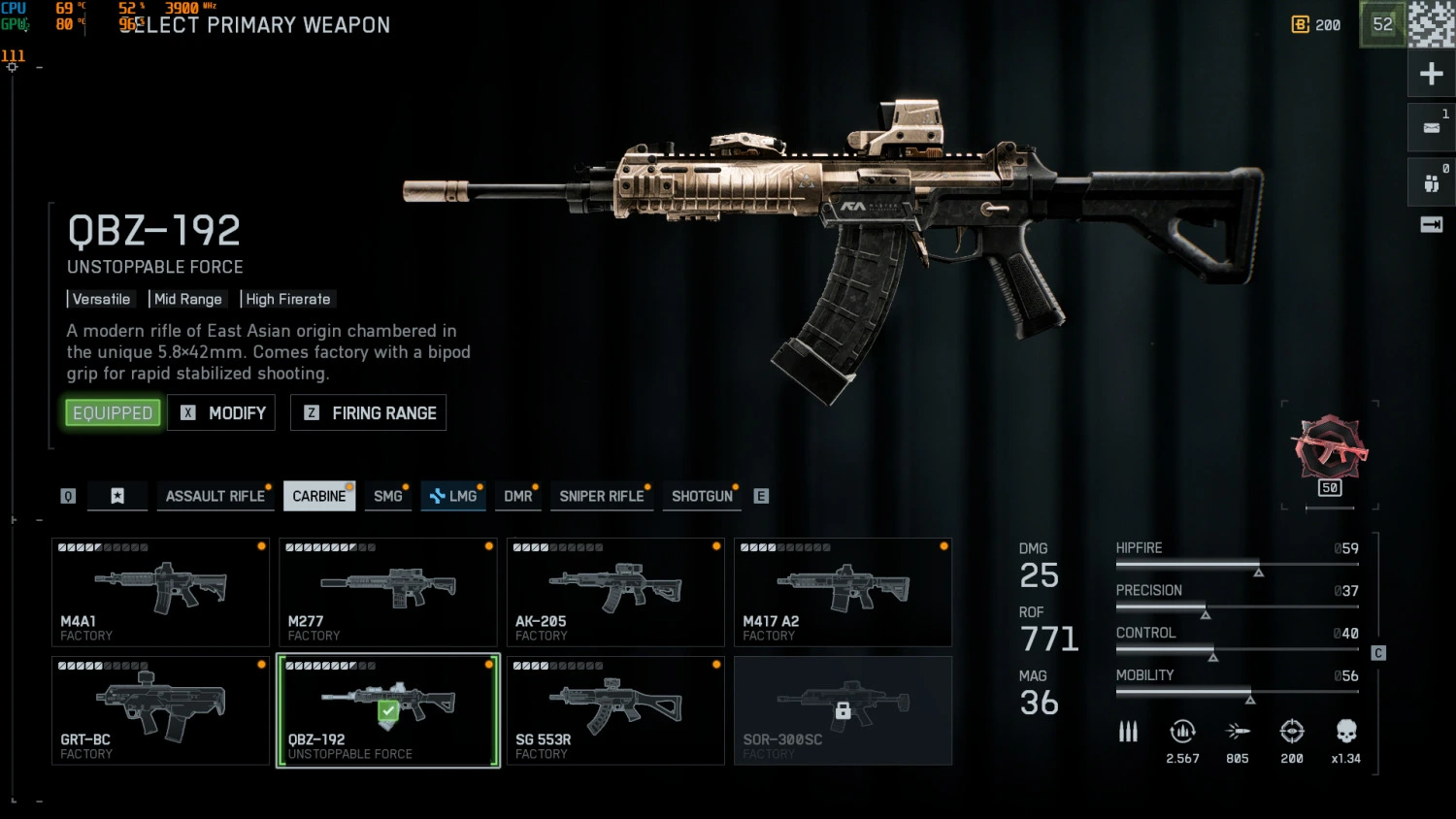Enter the Firing Range
Image resolution: width=1456 pixels, height=819 pixels.
(369, 412)
